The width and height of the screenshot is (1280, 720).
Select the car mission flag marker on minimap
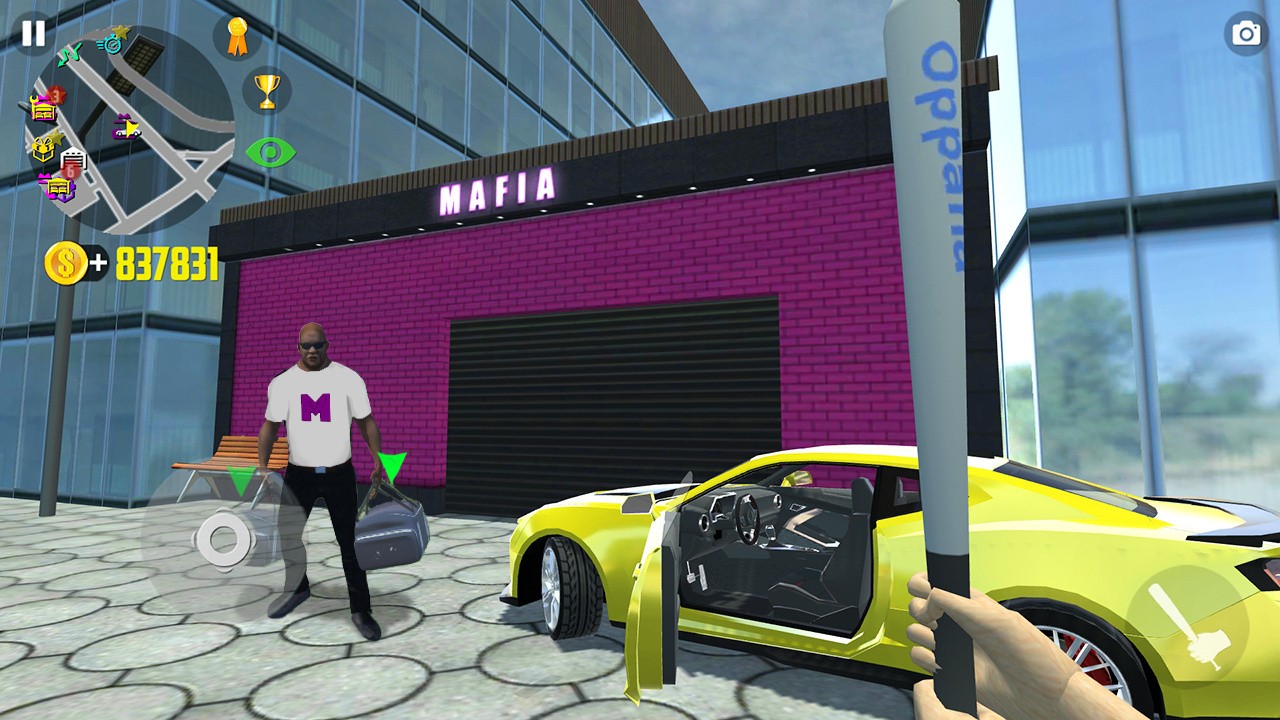click(127, 125)
